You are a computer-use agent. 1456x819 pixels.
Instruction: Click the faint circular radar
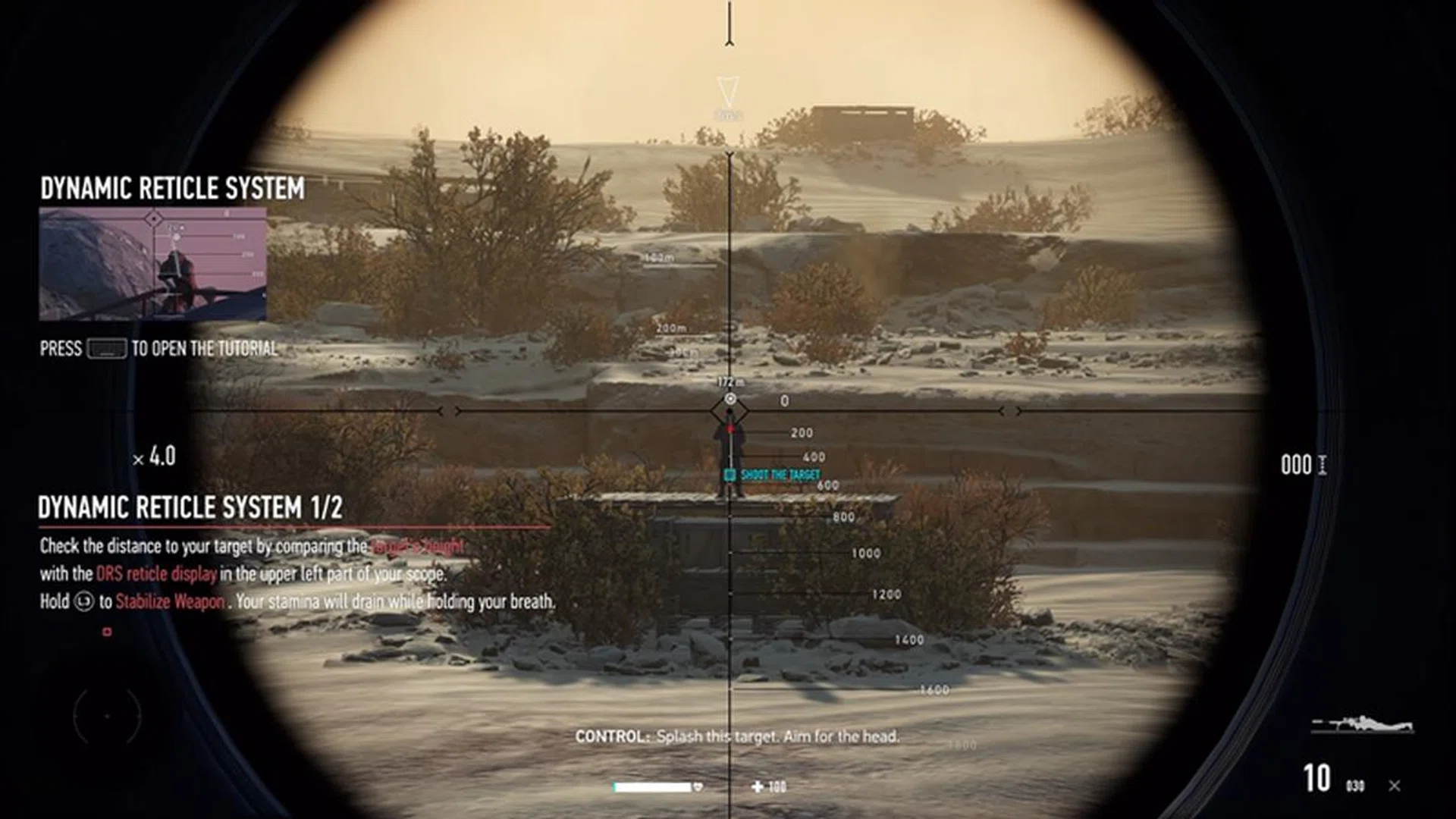point(107,715)
